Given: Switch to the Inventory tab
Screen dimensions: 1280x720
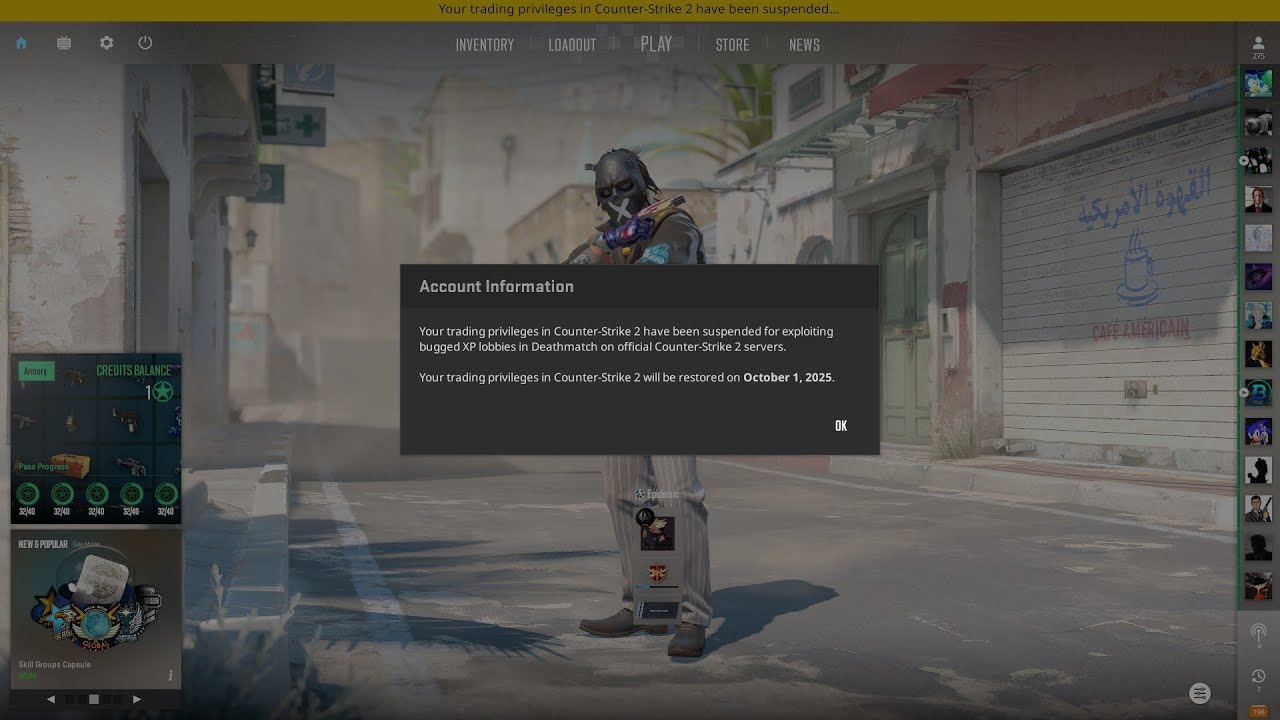Looking at the screenshot, I should pos(485,44).
